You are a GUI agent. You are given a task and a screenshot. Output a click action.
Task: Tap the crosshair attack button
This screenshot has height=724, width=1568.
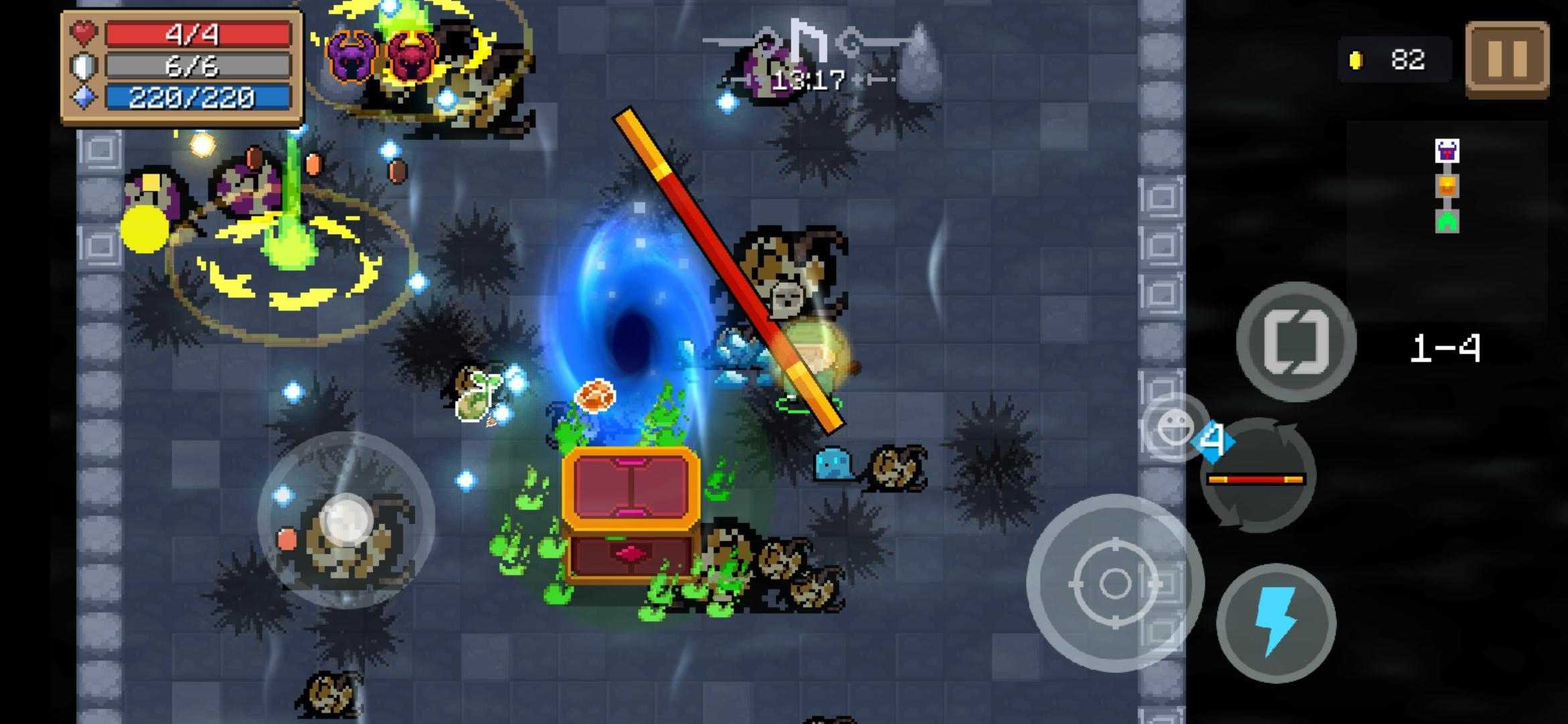(x=1114, y=583)
